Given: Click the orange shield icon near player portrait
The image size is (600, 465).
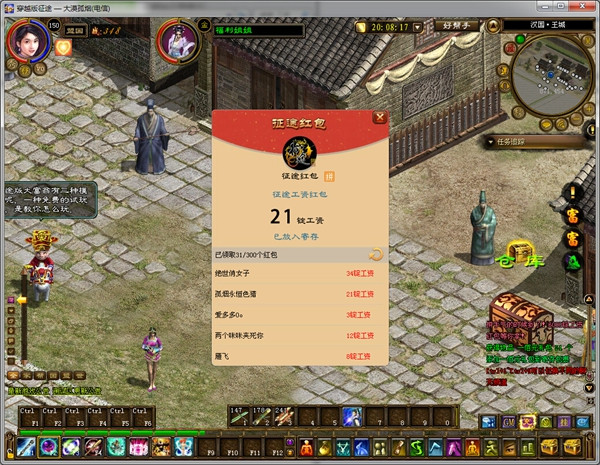Looking at the screenshot, I should [63, 47].
